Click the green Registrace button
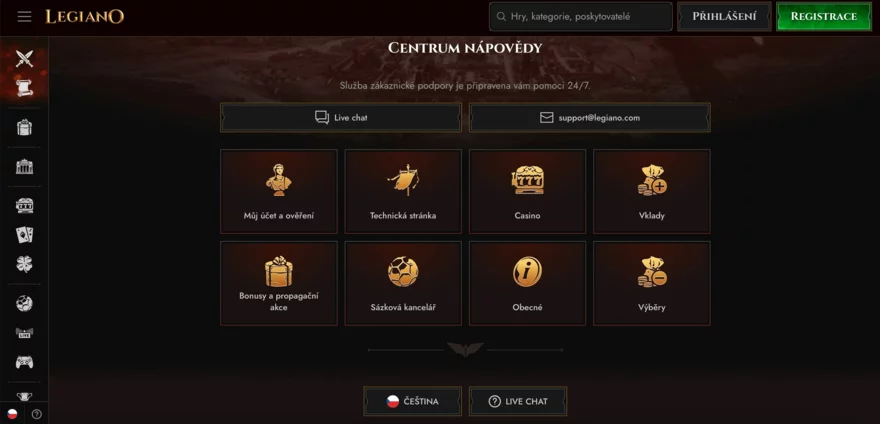Viewport: 880px width, 424px height. pyautogui.click(x=823, y=17)
